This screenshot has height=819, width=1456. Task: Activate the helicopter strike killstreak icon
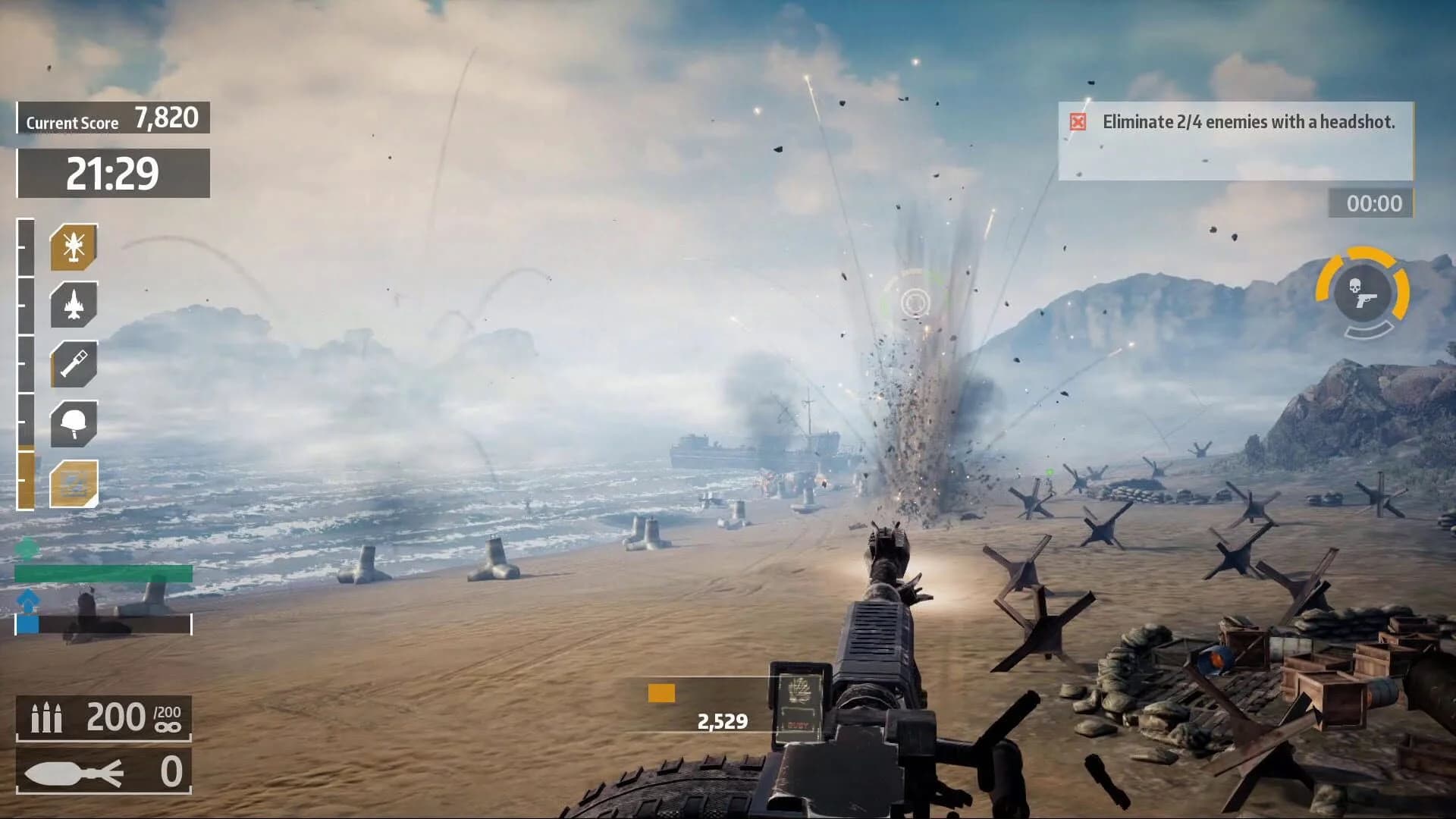click(72, 246)
